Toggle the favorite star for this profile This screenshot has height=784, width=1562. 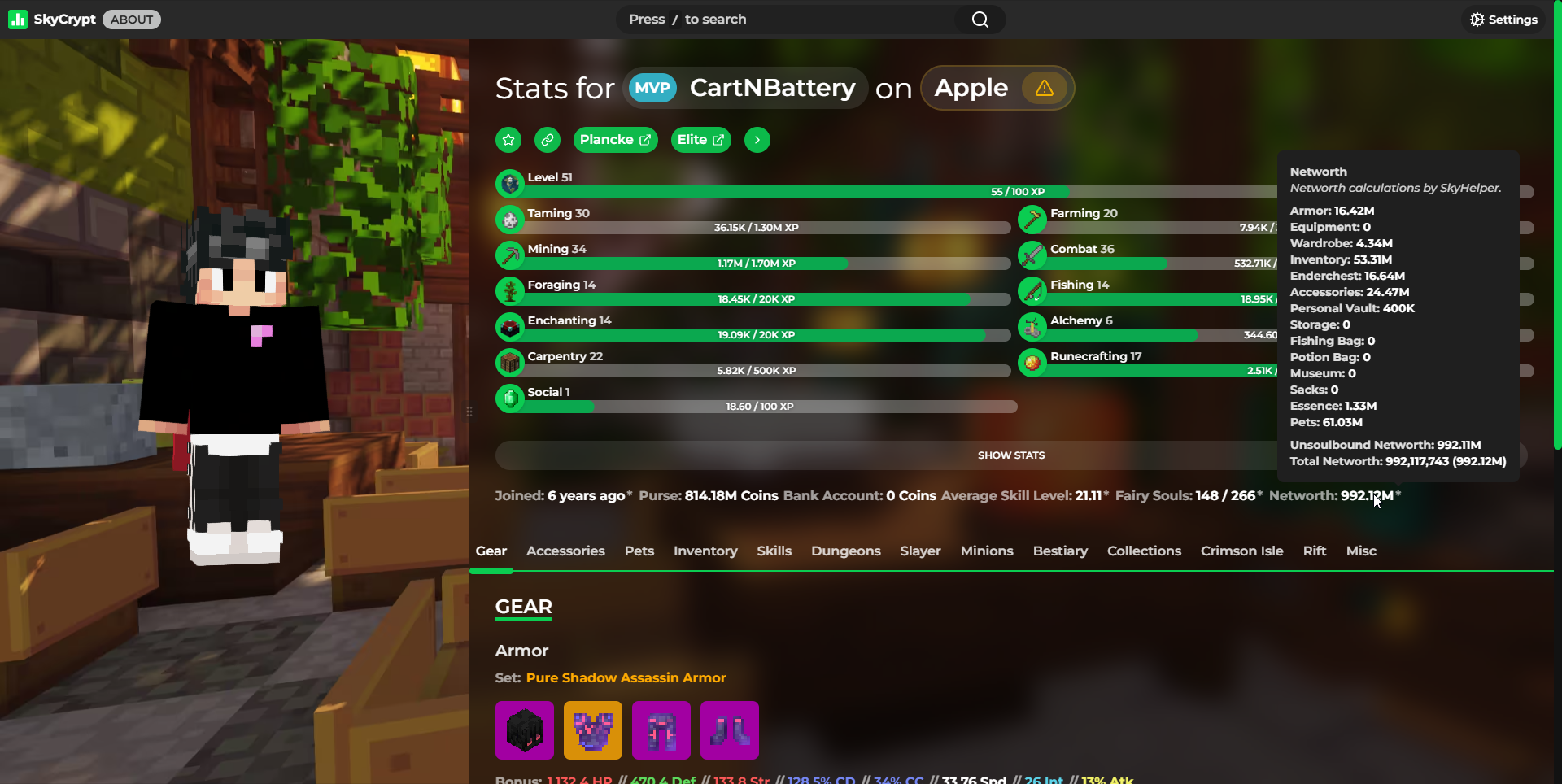pyautogui.click(x=508, y=140)
